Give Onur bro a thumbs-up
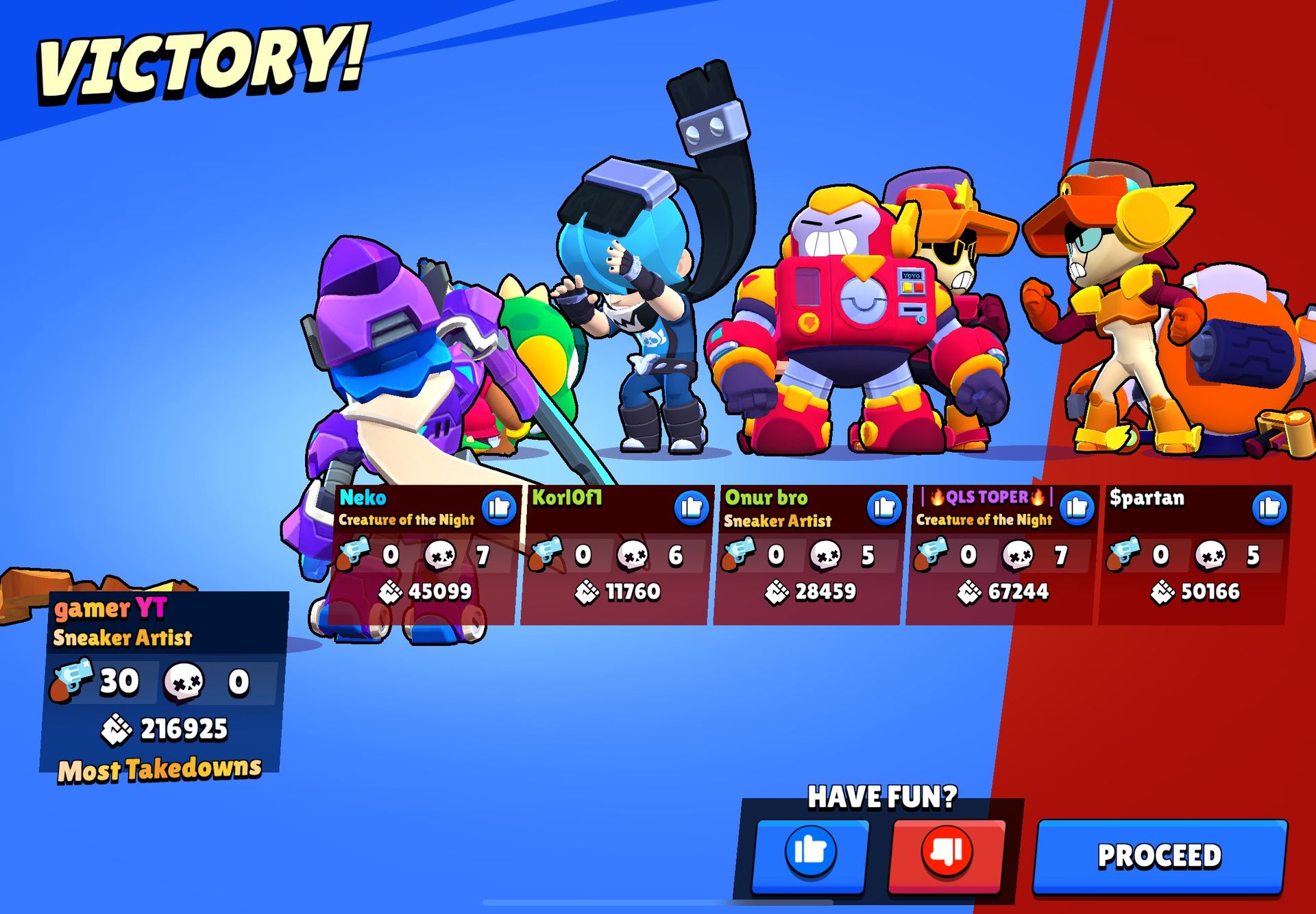 884,508
